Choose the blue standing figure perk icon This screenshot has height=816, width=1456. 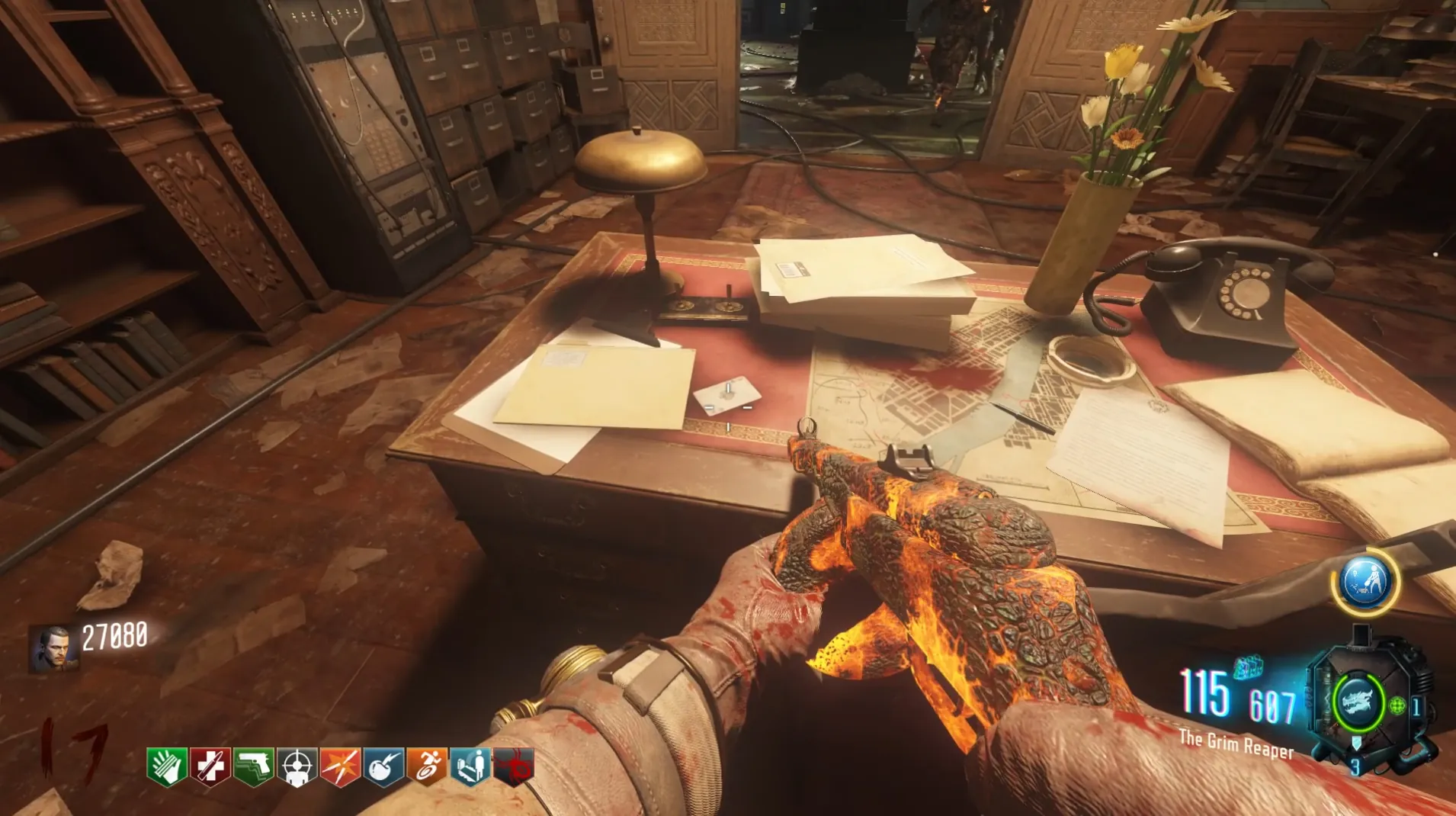pyautogui.click(x=470, y=766)
